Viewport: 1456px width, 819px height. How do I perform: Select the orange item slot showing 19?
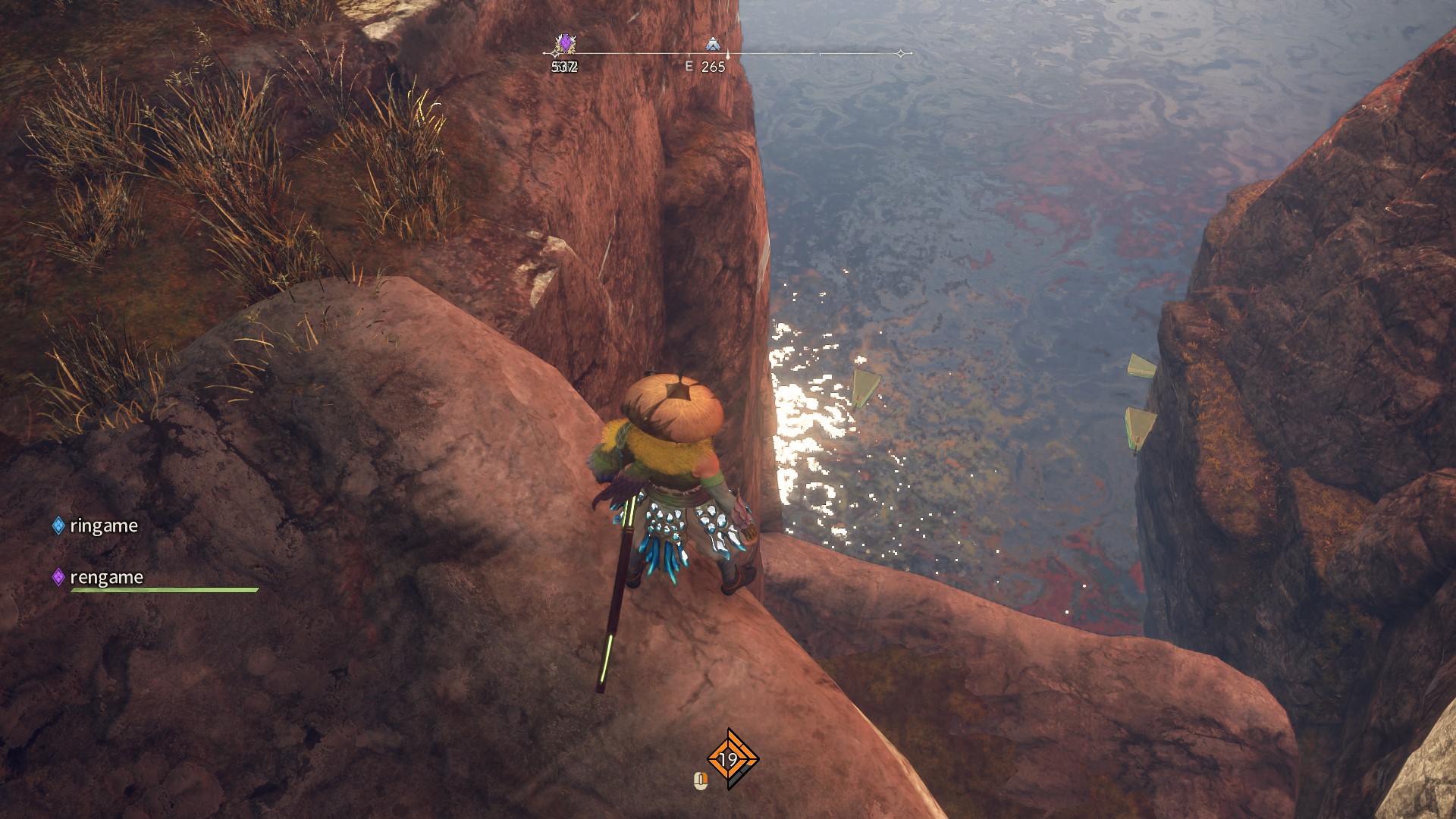pyautogui.click(x=730, y=758)
